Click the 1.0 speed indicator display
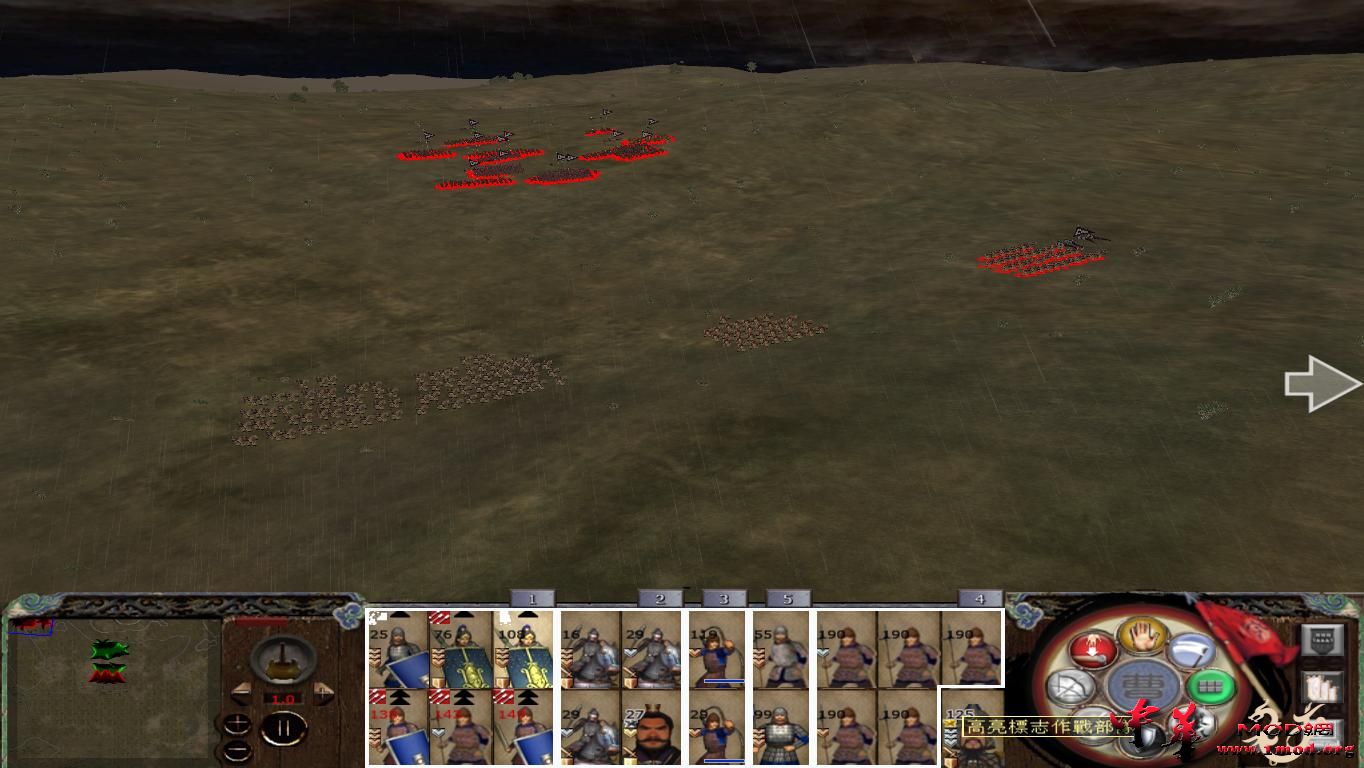This screenshot has height=768, width=1364. click(x=283, y=698)
